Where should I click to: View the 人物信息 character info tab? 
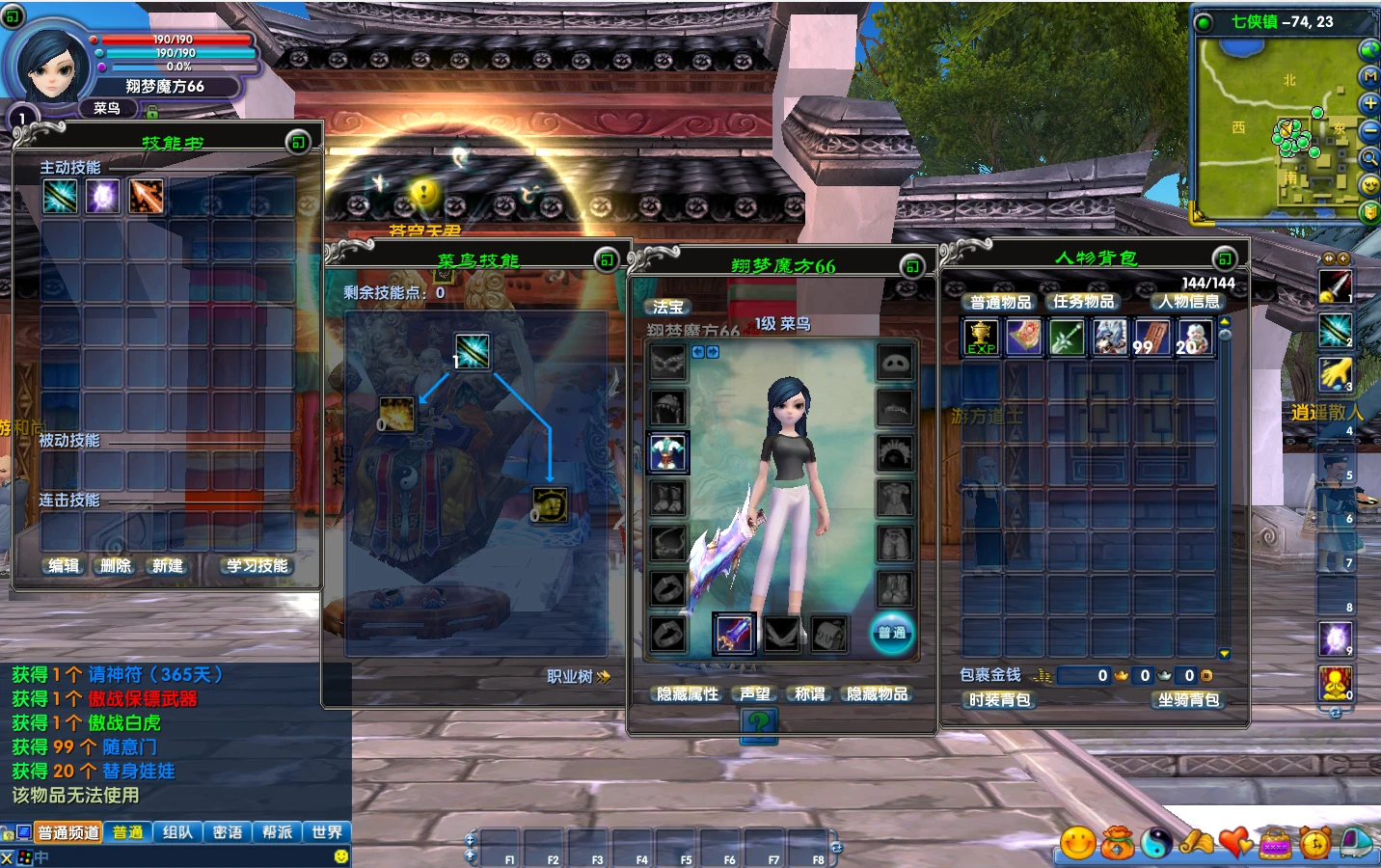(1188, 302)
